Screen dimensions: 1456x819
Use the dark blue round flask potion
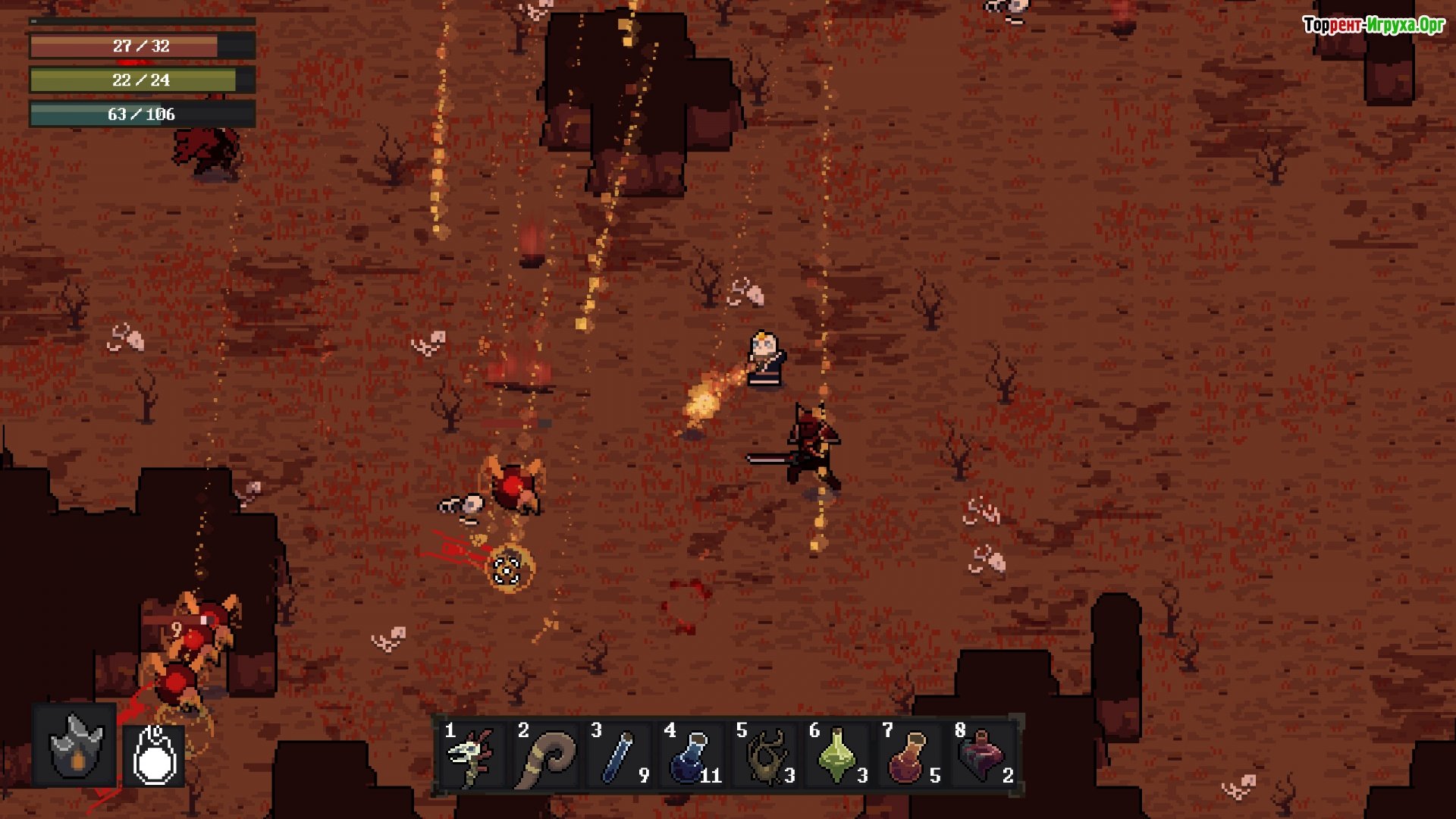690,755
